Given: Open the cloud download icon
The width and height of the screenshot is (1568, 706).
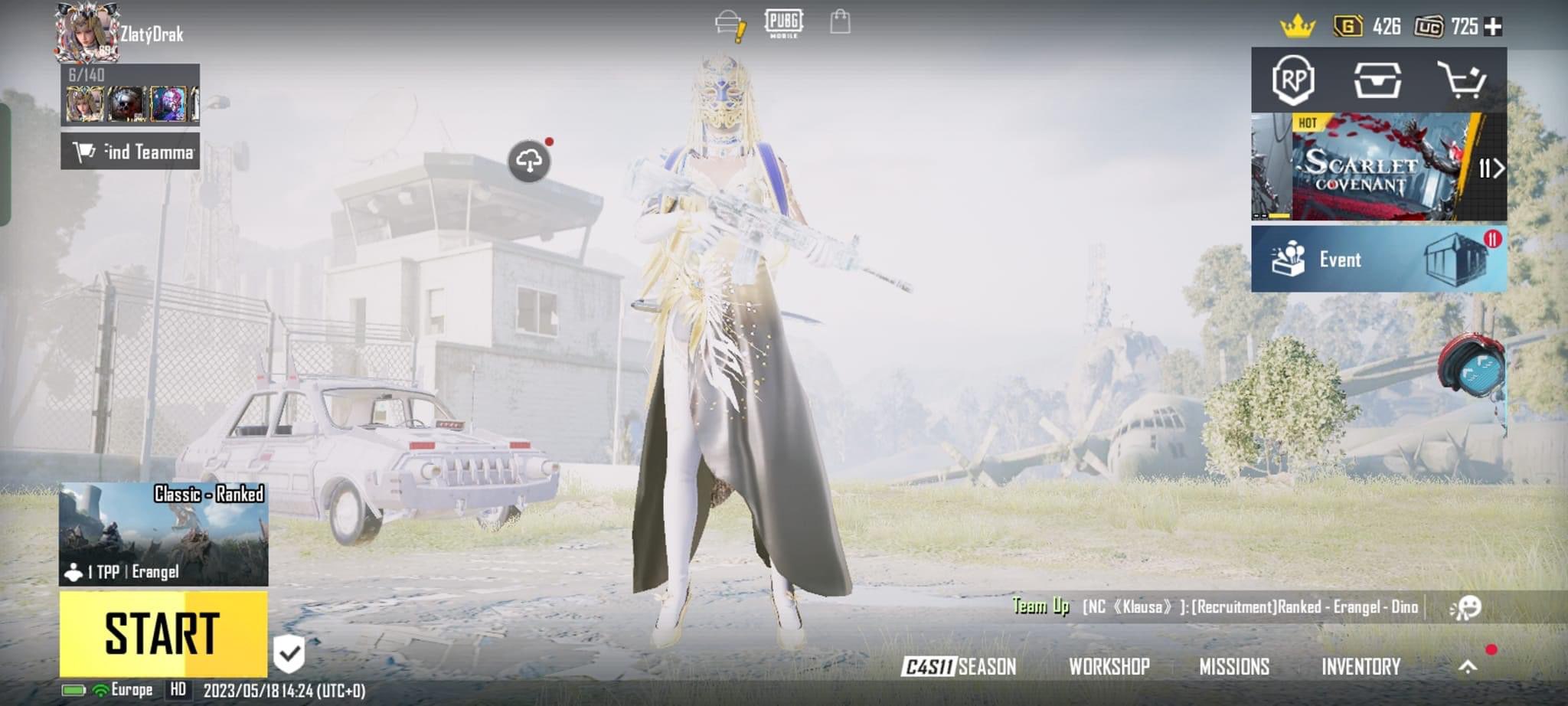Looking at the screenshot, I should tap(529, 161).
